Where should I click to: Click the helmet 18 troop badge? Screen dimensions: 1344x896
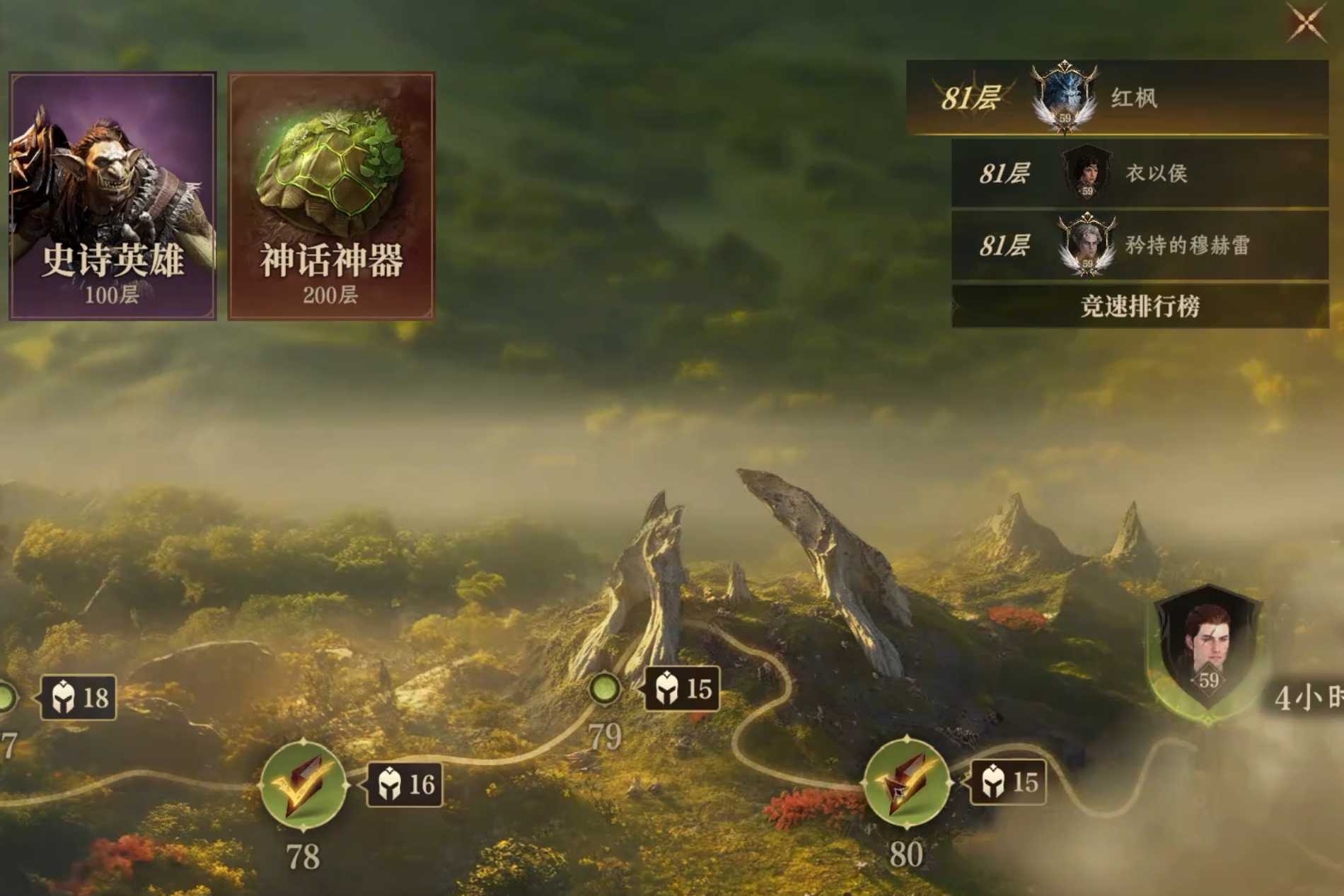79,698
